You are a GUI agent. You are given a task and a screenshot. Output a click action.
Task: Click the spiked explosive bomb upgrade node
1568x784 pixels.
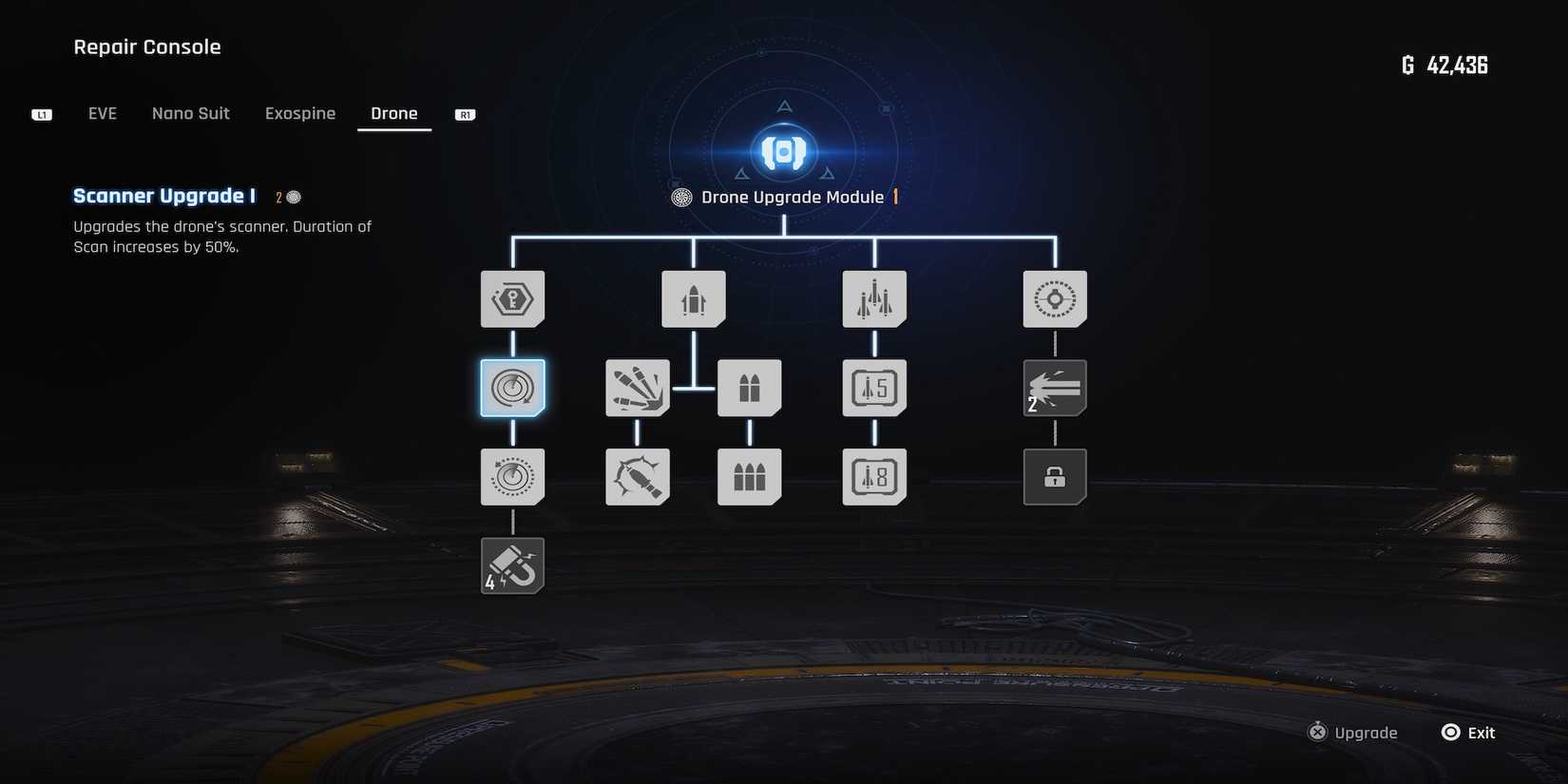click(x=637, y=476)
